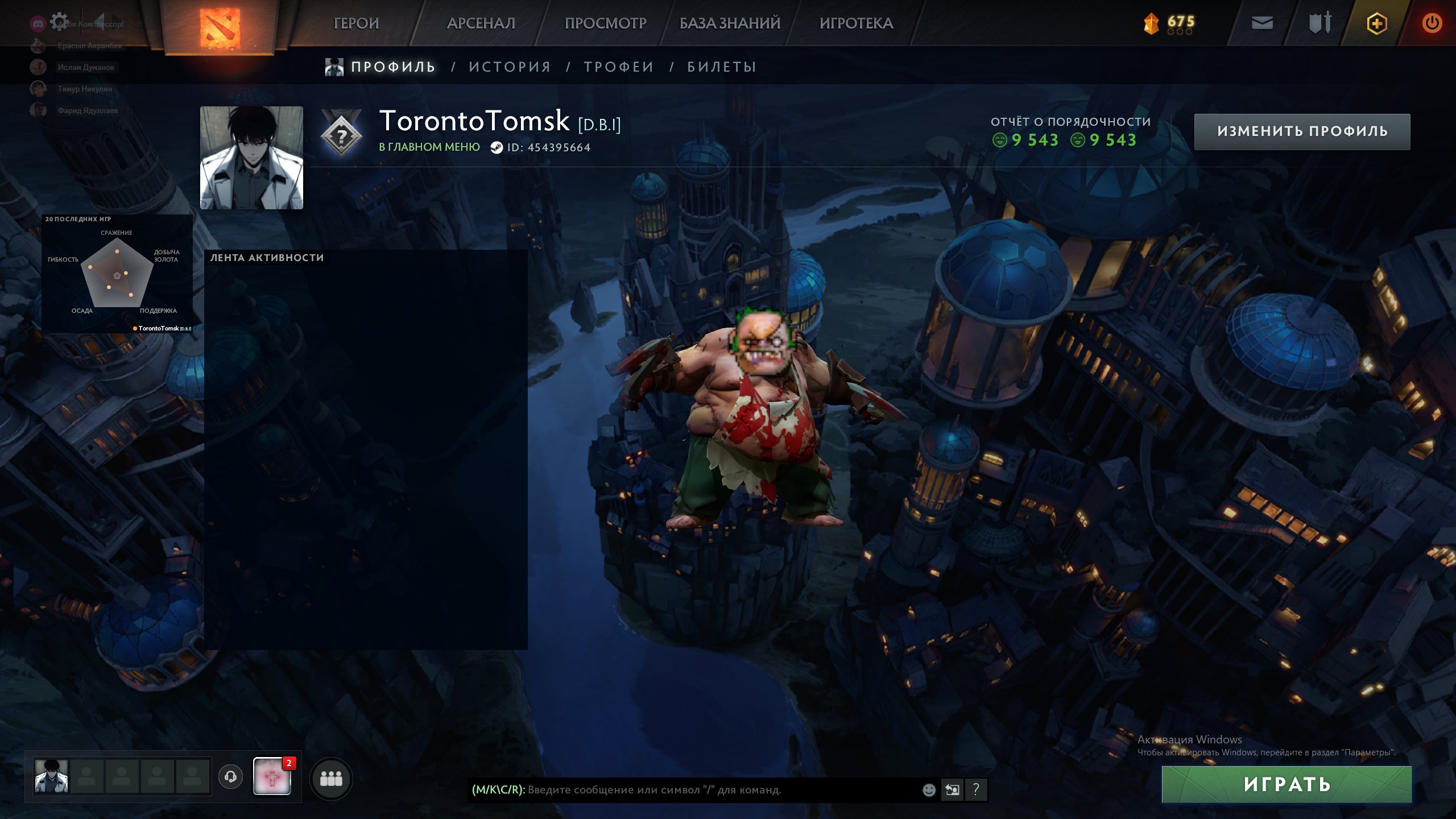Open the armory shield-and-sword icon
1456x819 pixels.
[1319, 23]
